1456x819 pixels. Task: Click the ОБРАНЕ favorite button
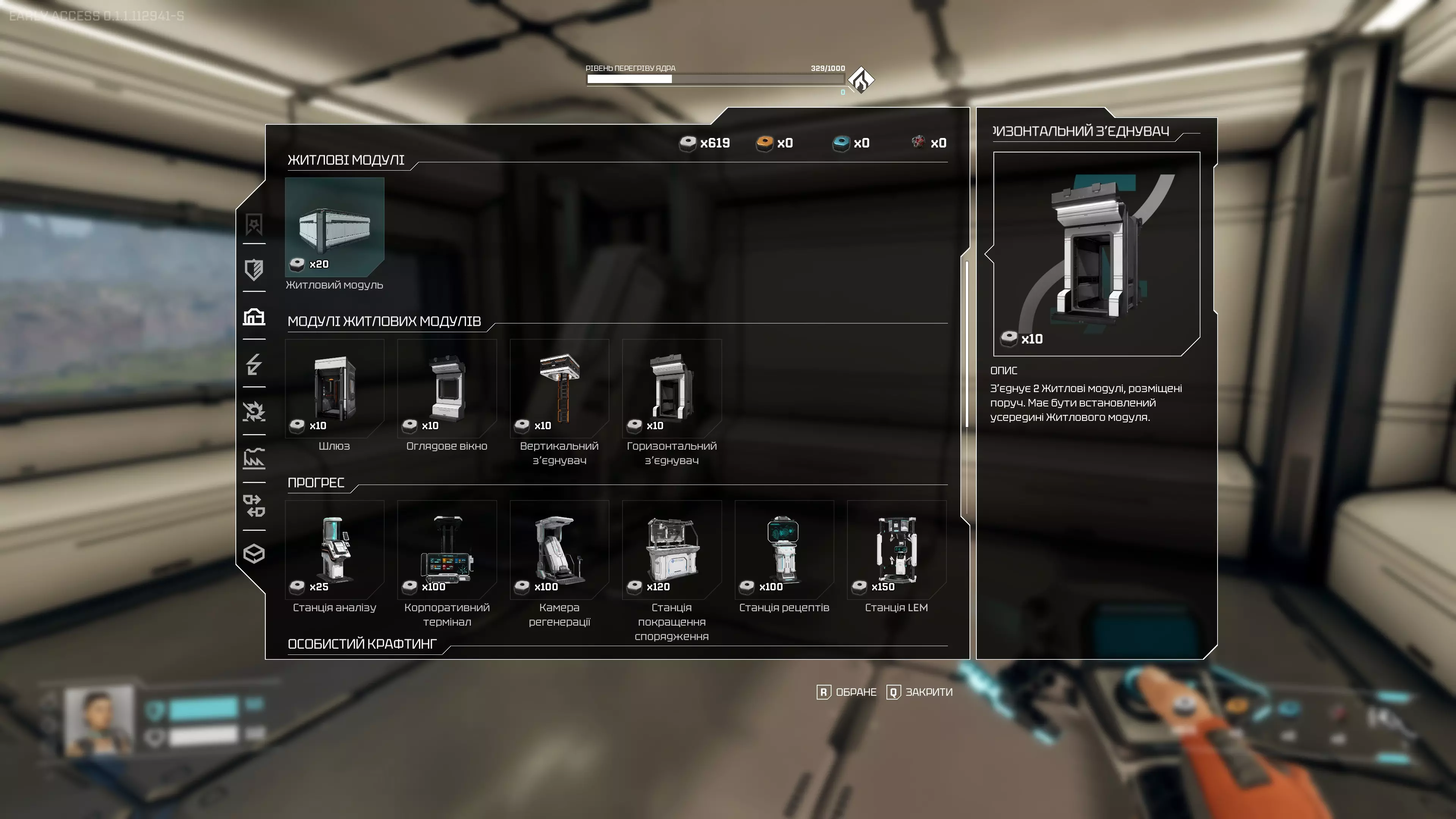(847, 692)
